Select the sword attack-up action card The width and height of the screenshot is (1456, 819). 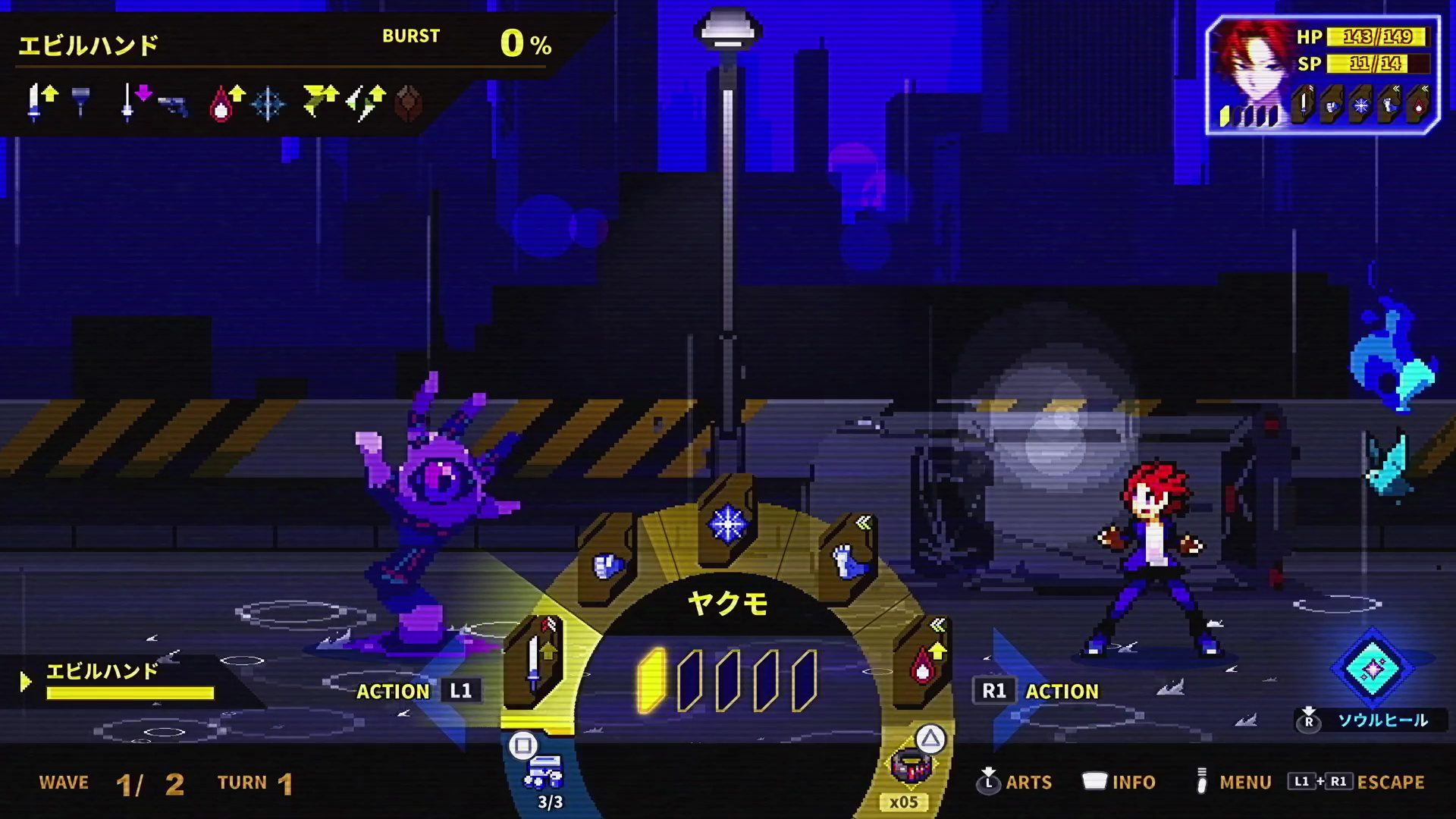tap(535, 658)
